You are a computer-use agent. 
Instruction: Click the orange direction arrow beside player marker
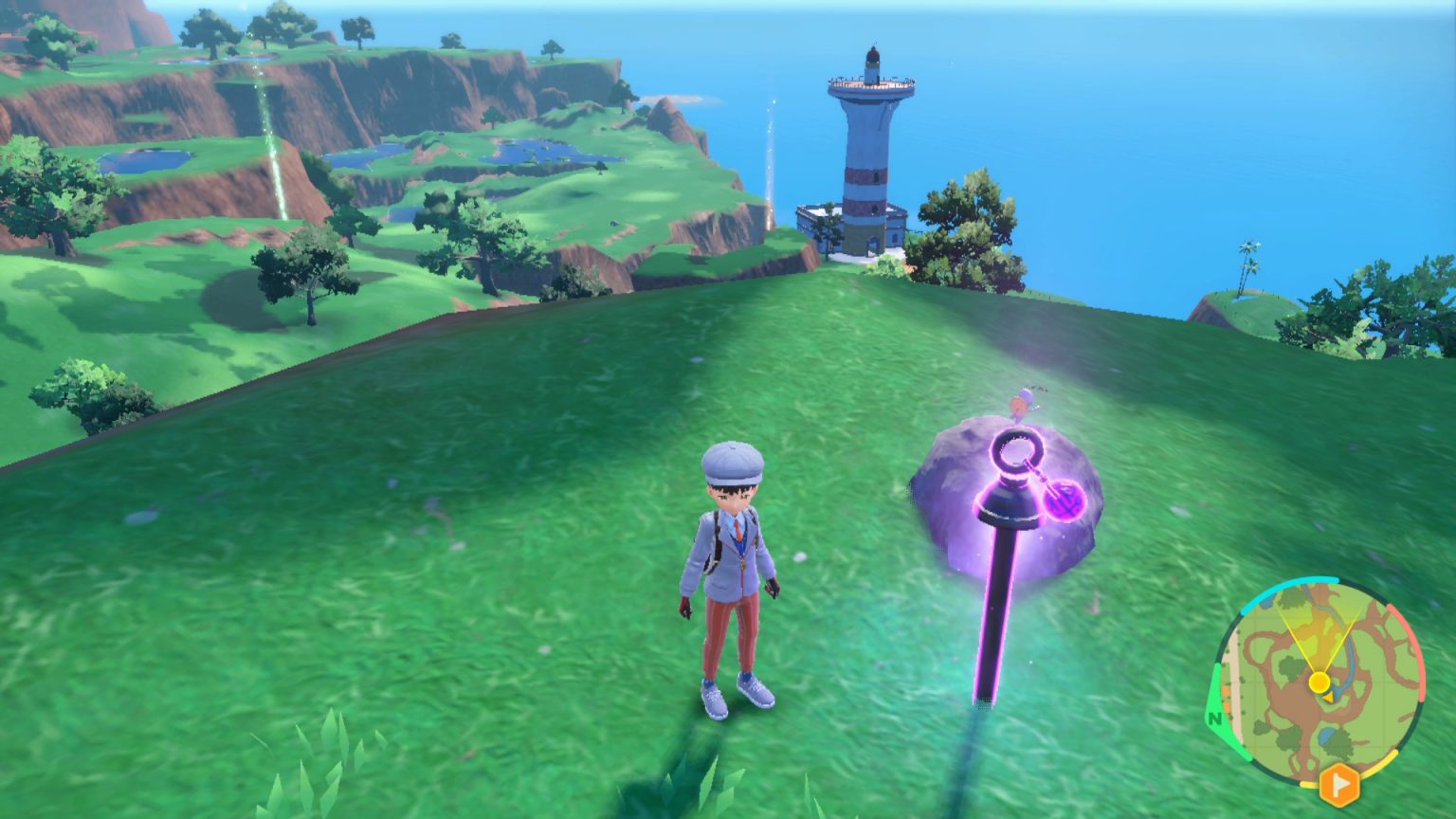pos(1330,698)
